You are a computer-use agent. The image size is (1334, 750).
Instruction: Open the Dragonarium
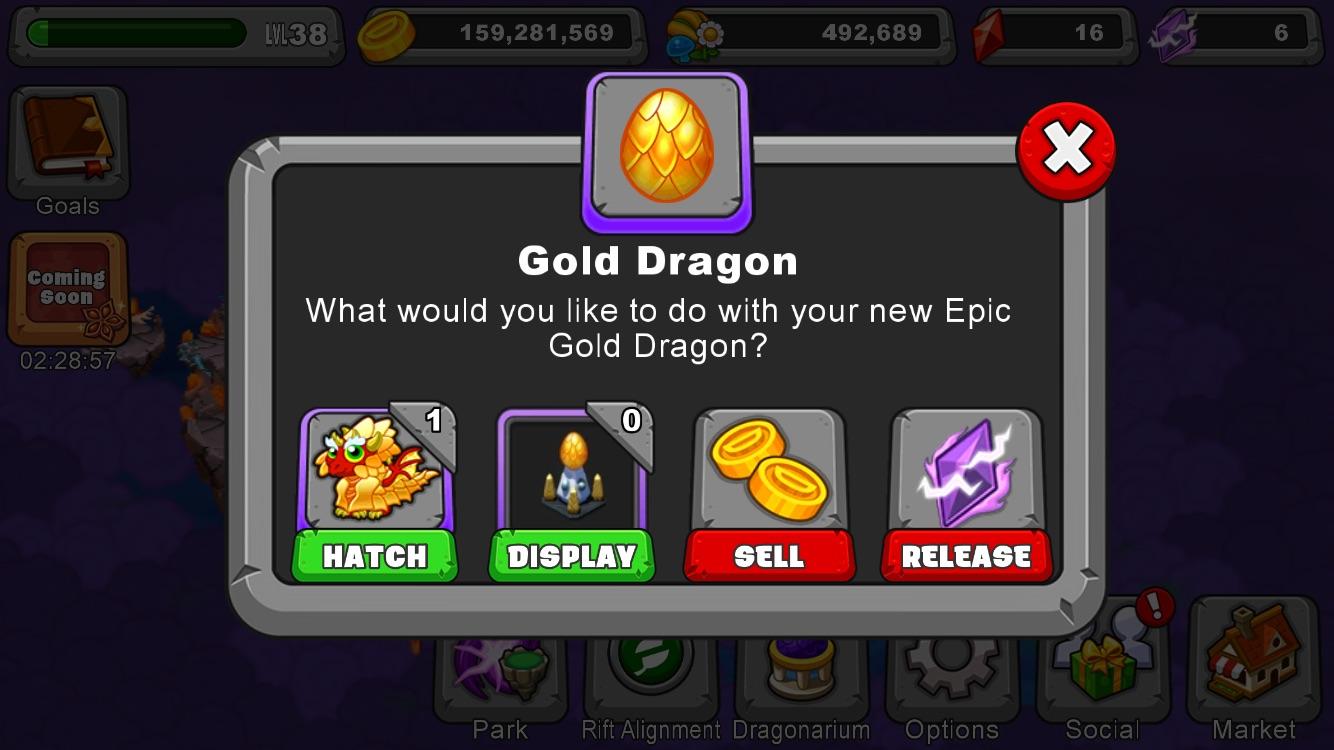pyautogui.click(x=800, y=670)
